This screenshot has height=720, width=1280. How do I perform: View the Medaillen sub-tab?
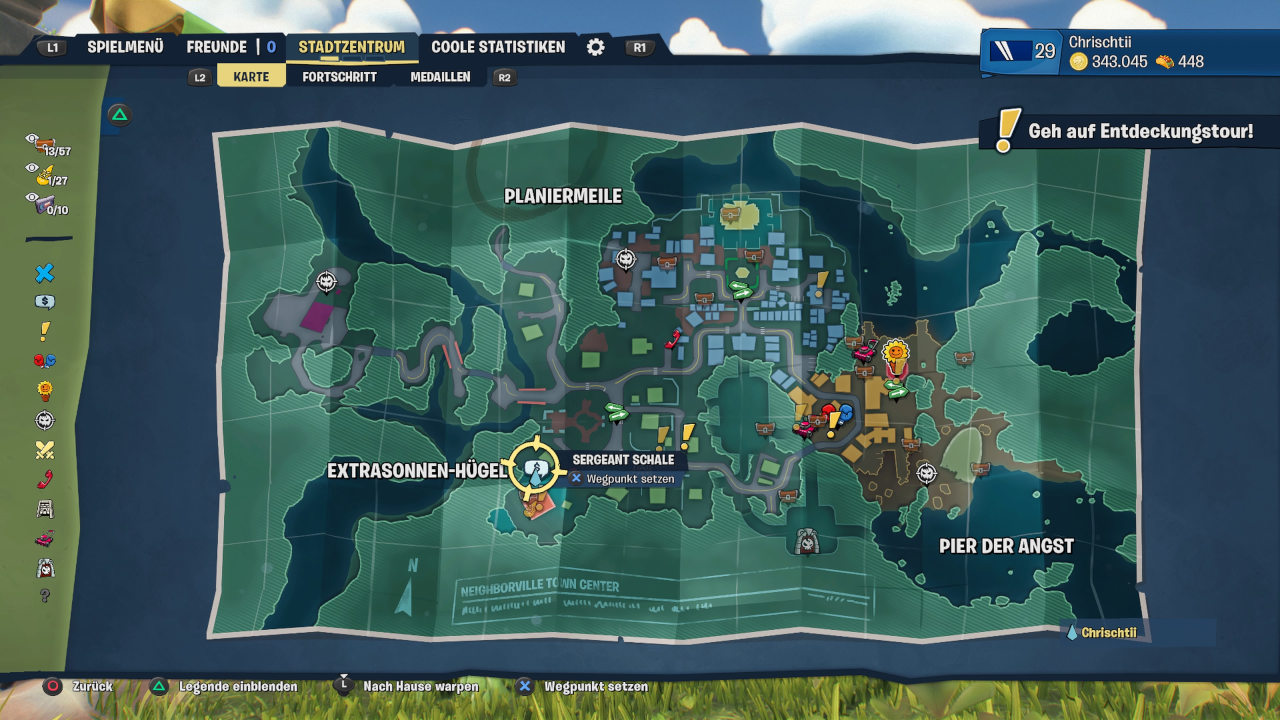440,77
